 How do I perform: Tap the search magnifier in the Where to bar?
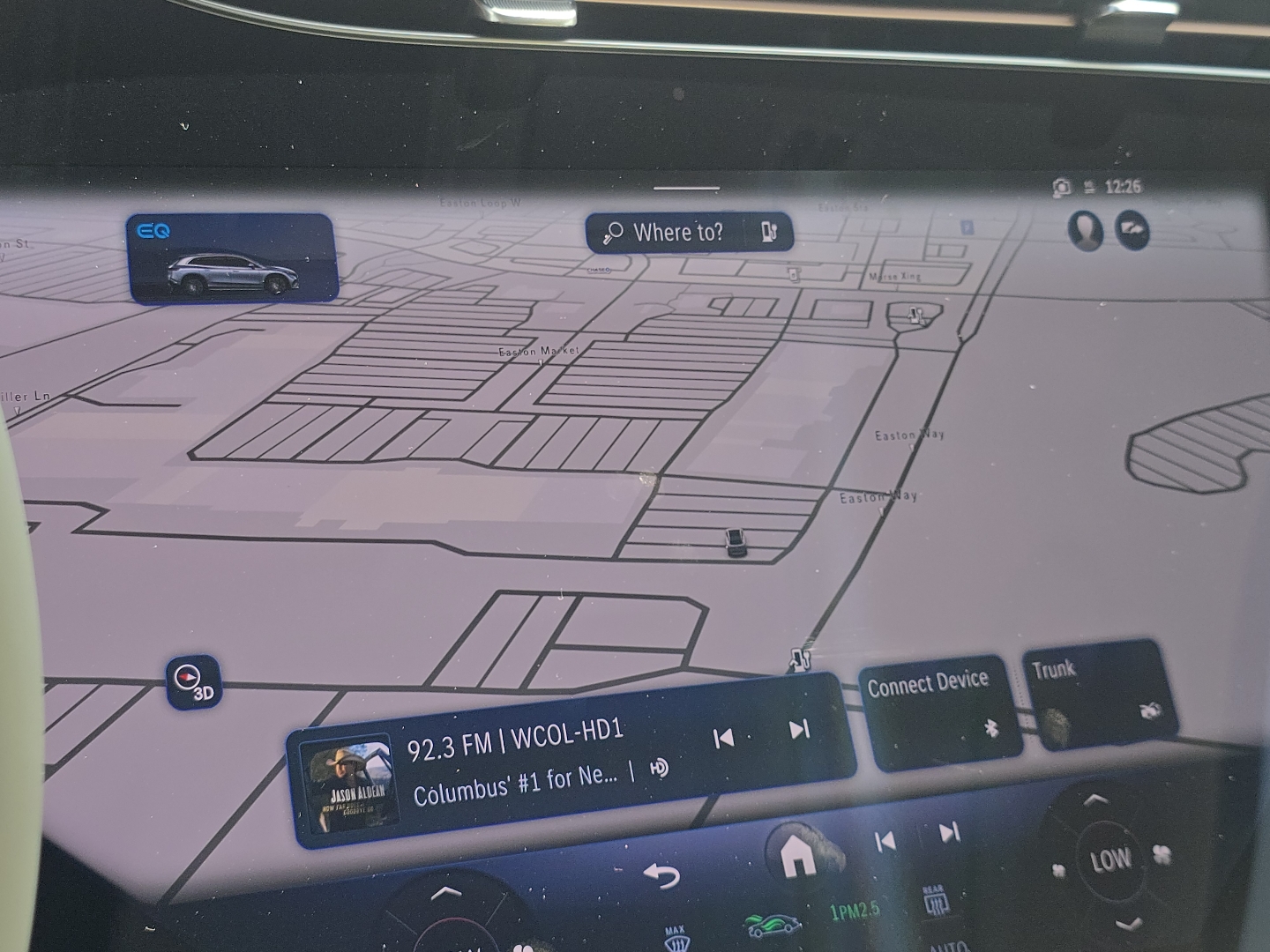(615, 232)
